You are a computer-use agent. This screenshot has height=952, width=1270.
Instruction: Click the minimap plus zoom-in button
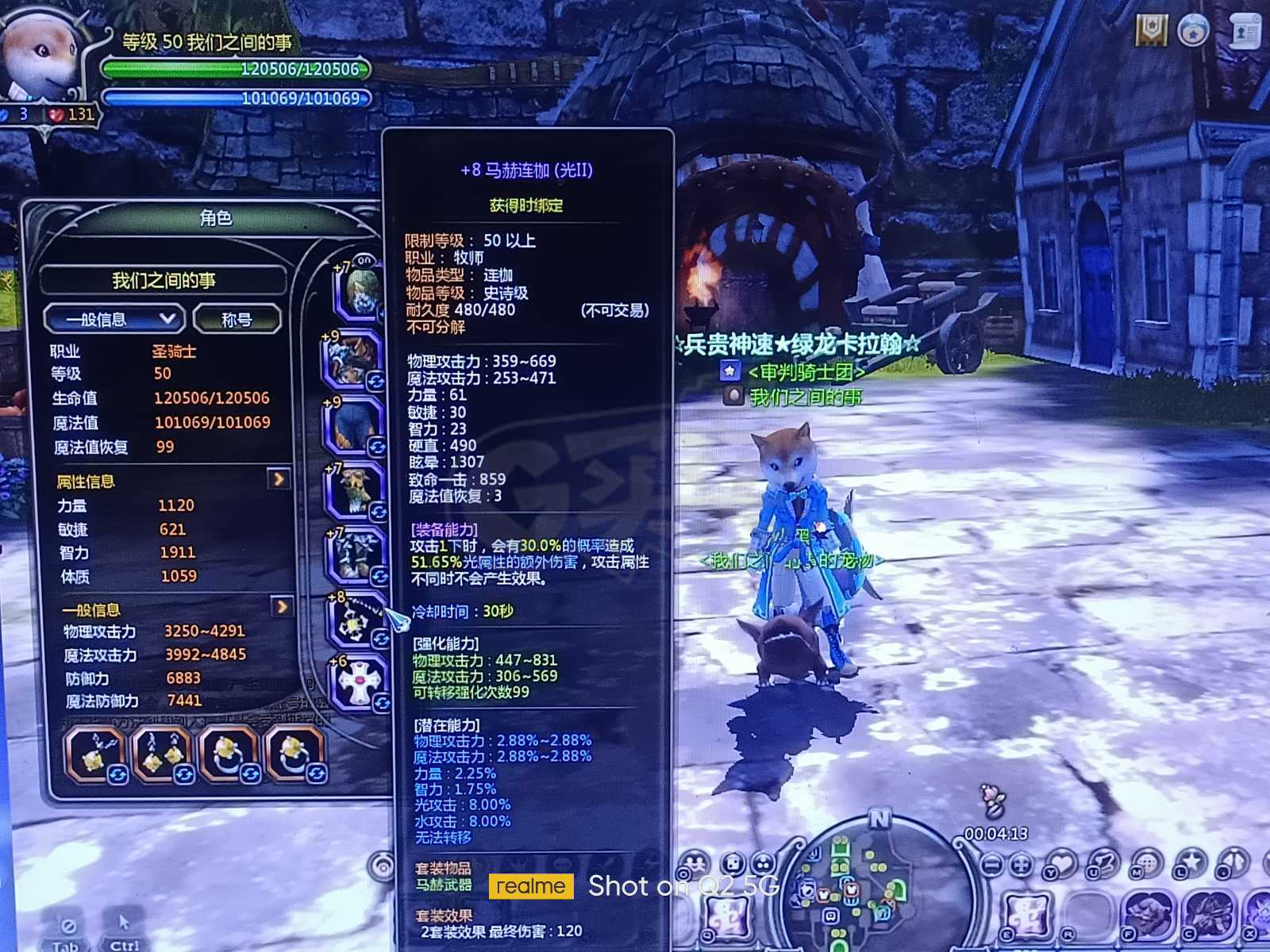(1022, 864)
